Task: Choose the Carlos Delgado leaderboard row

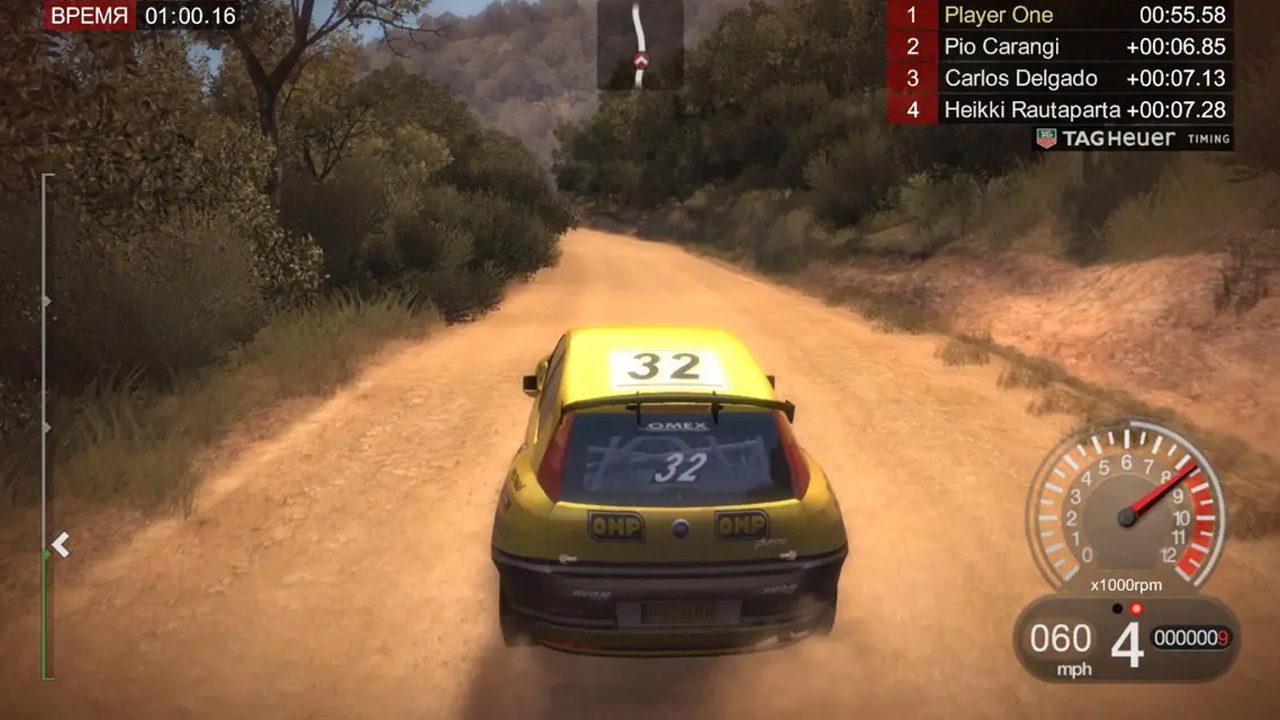Action: pos(1060,78)
